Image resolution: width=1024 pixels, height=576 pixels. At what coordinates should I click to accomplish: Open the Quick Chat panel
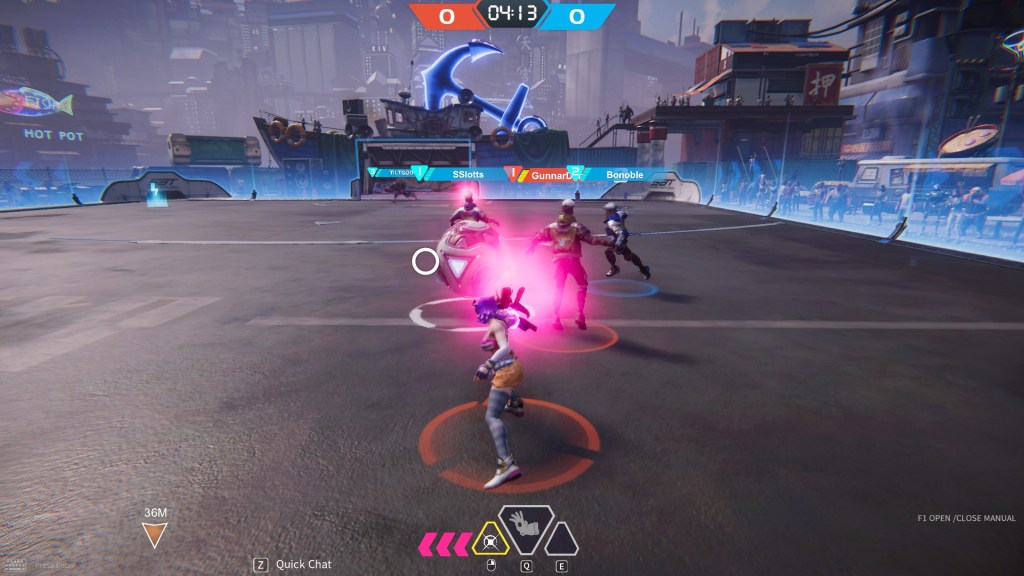click(295, 564)
